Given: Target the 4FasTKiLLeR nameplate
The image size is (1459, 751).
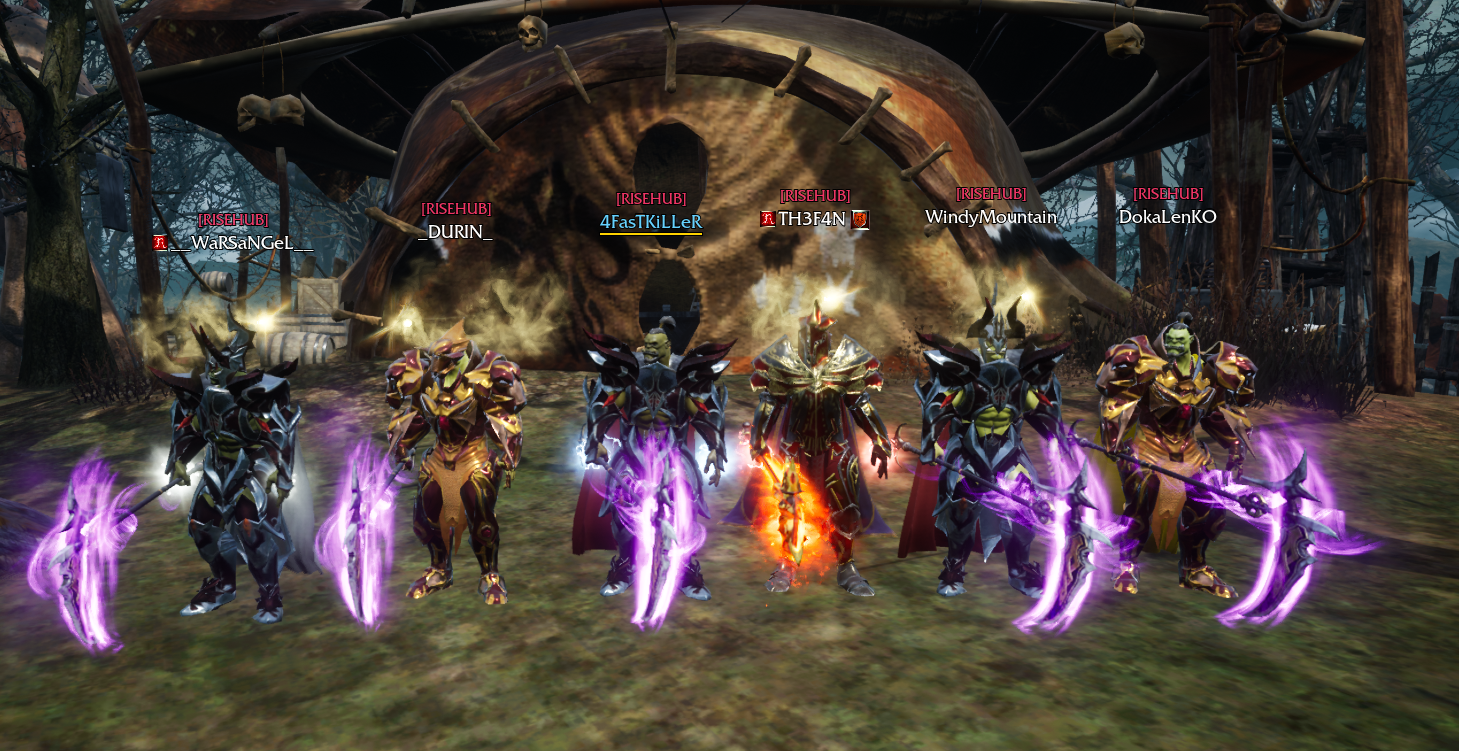Looking at the screenshot, I should 651,222.
